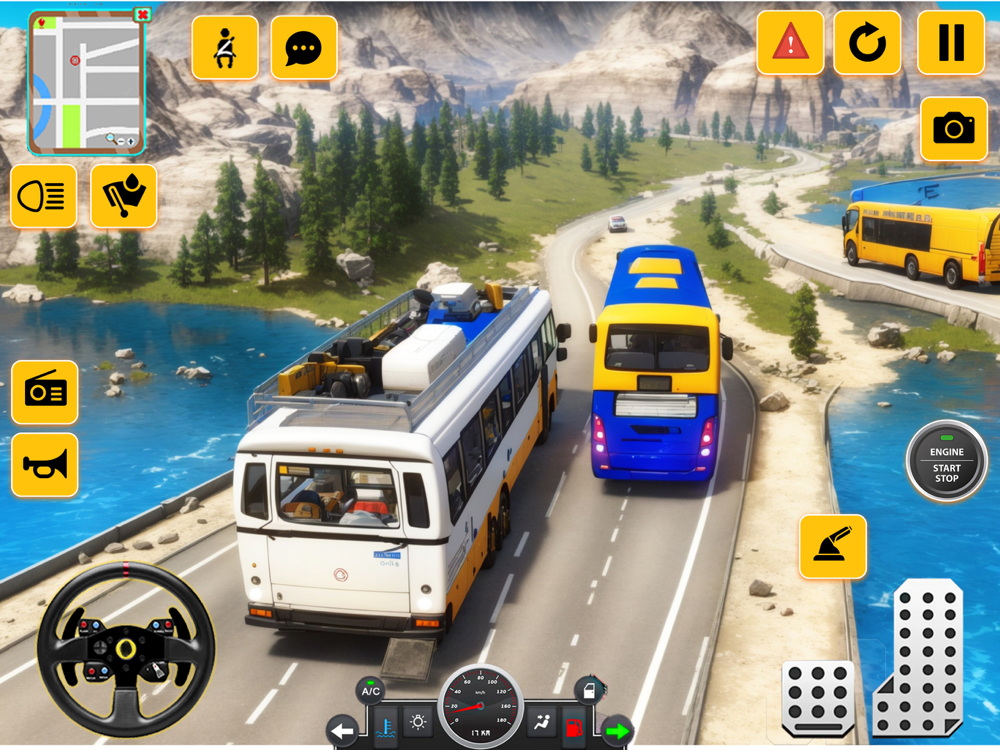1000x750 pixels.
Task: Honk the horn button
Action: (x=45, y=465)
